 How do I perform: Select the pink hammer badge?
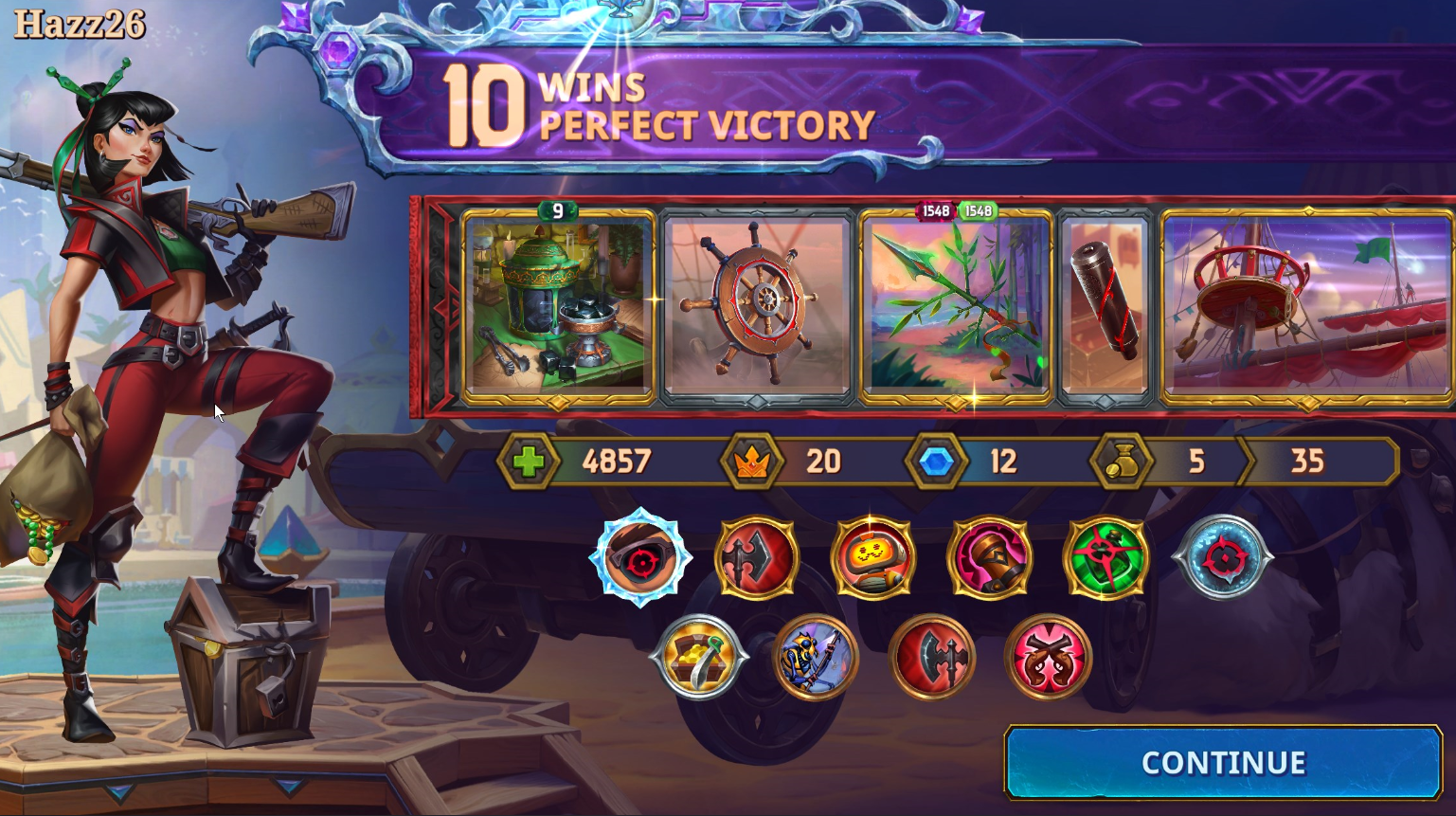click(991, 558)
